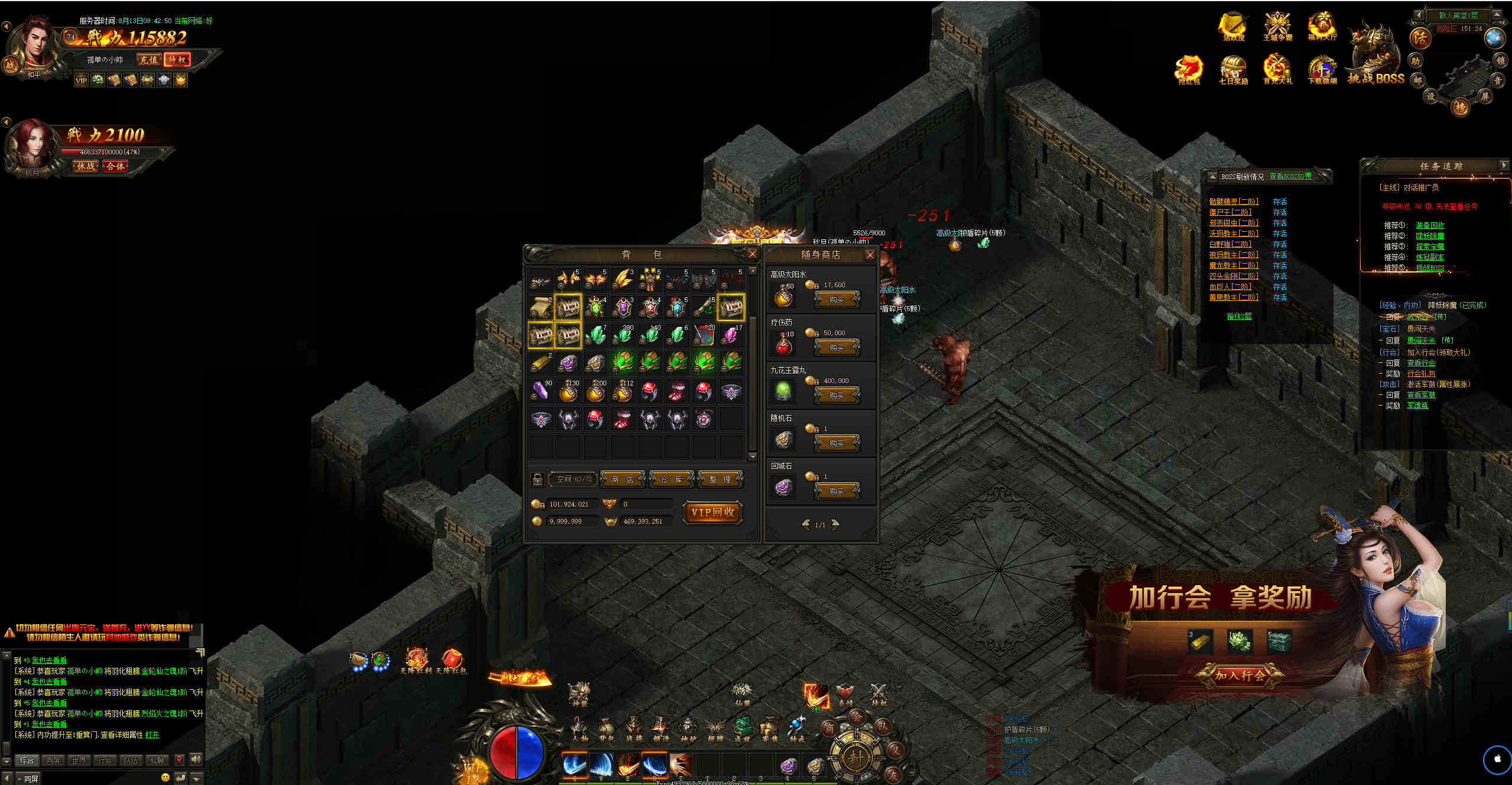Open the 仓库 warehouse
Image resolution: width=1512 pixels, height=785 pixels.
click(x=671, y=479)
